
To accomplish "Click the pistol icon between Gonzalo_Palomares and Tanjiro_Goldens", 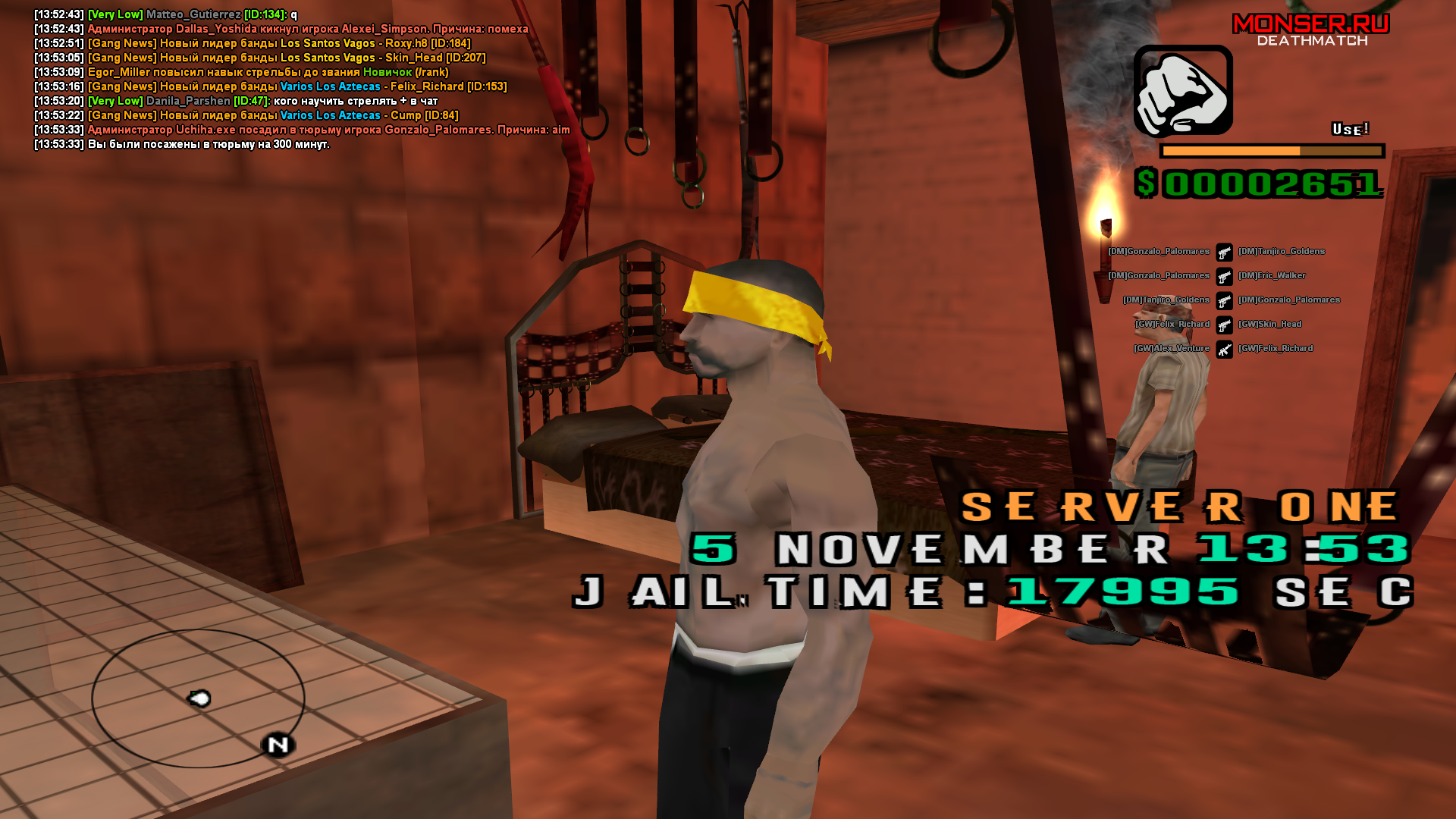I will (1225, 251).
